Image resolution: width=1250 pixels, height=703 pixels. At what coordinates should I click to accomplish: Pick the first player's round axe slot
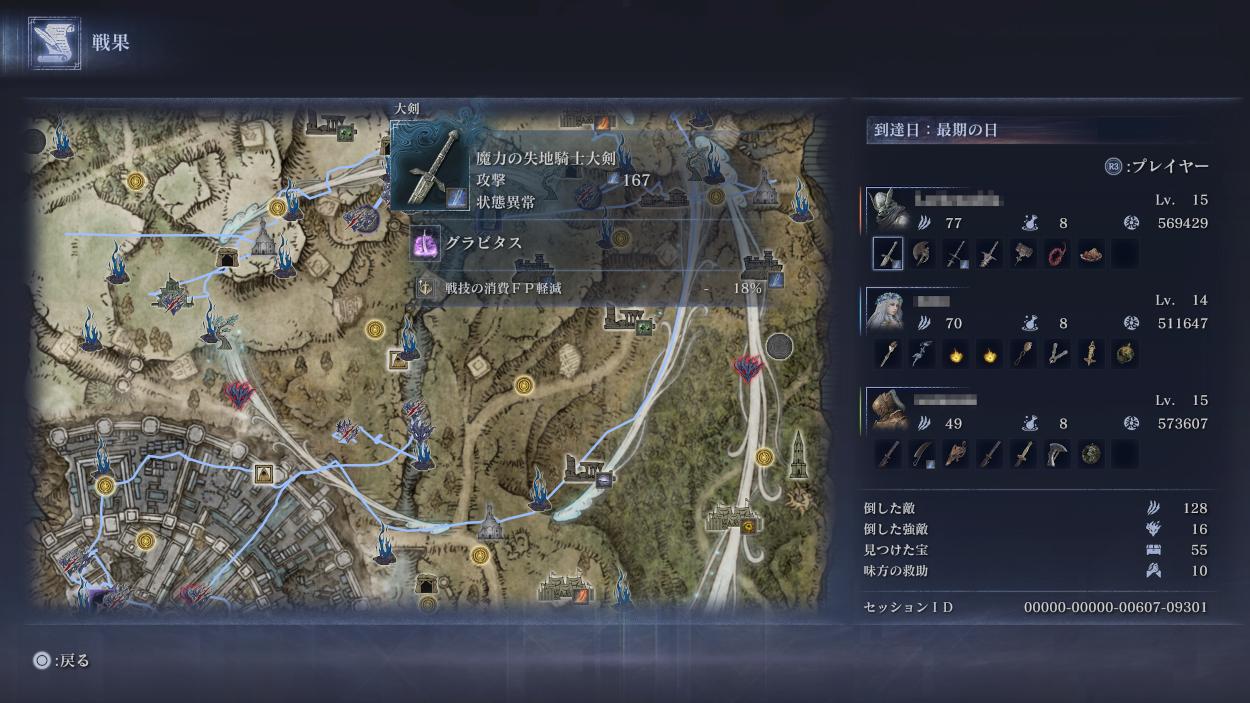(922, 254)
